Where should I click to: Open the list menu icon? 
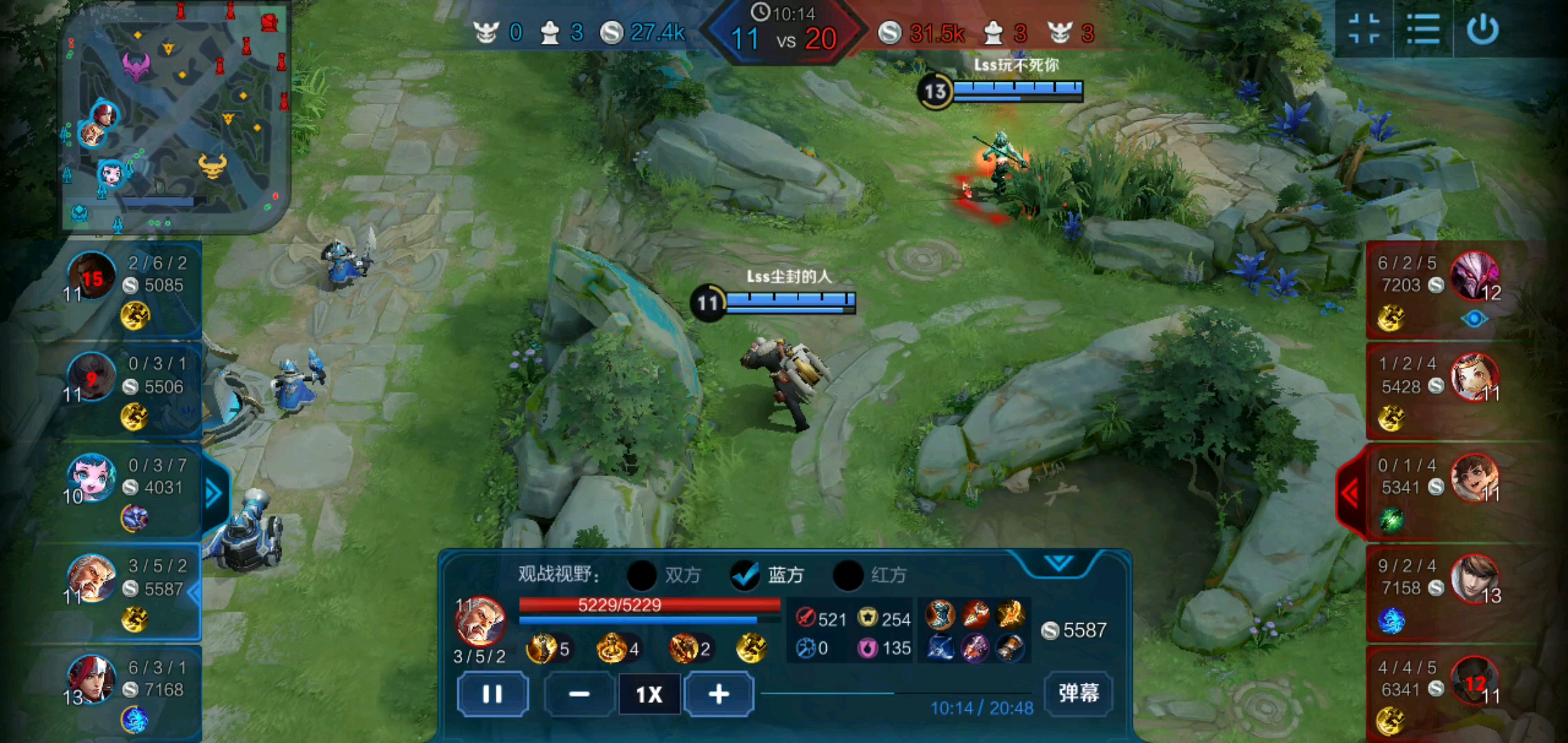[1423, 30]
